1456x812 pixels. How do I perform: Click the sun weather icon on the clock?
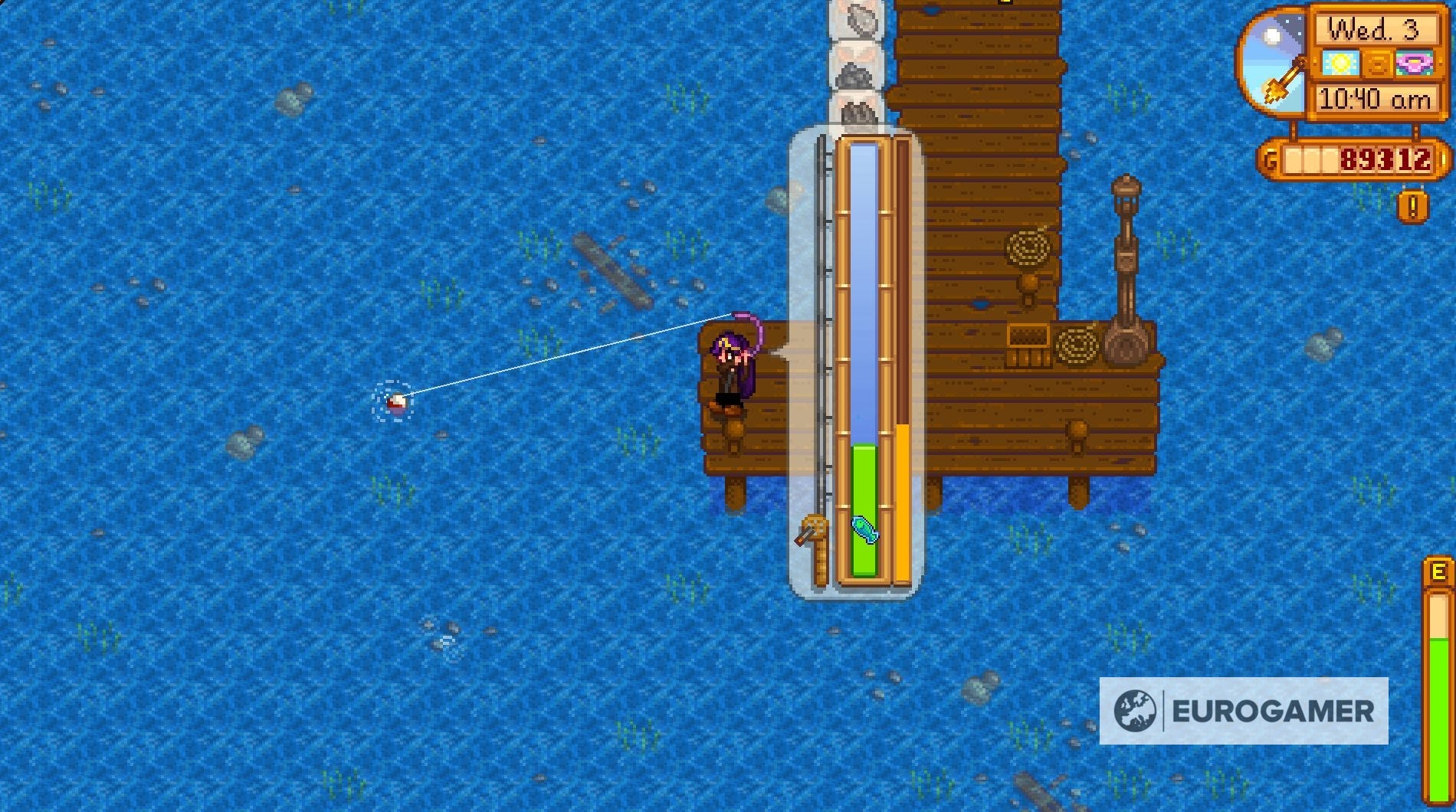(1341, 63)
